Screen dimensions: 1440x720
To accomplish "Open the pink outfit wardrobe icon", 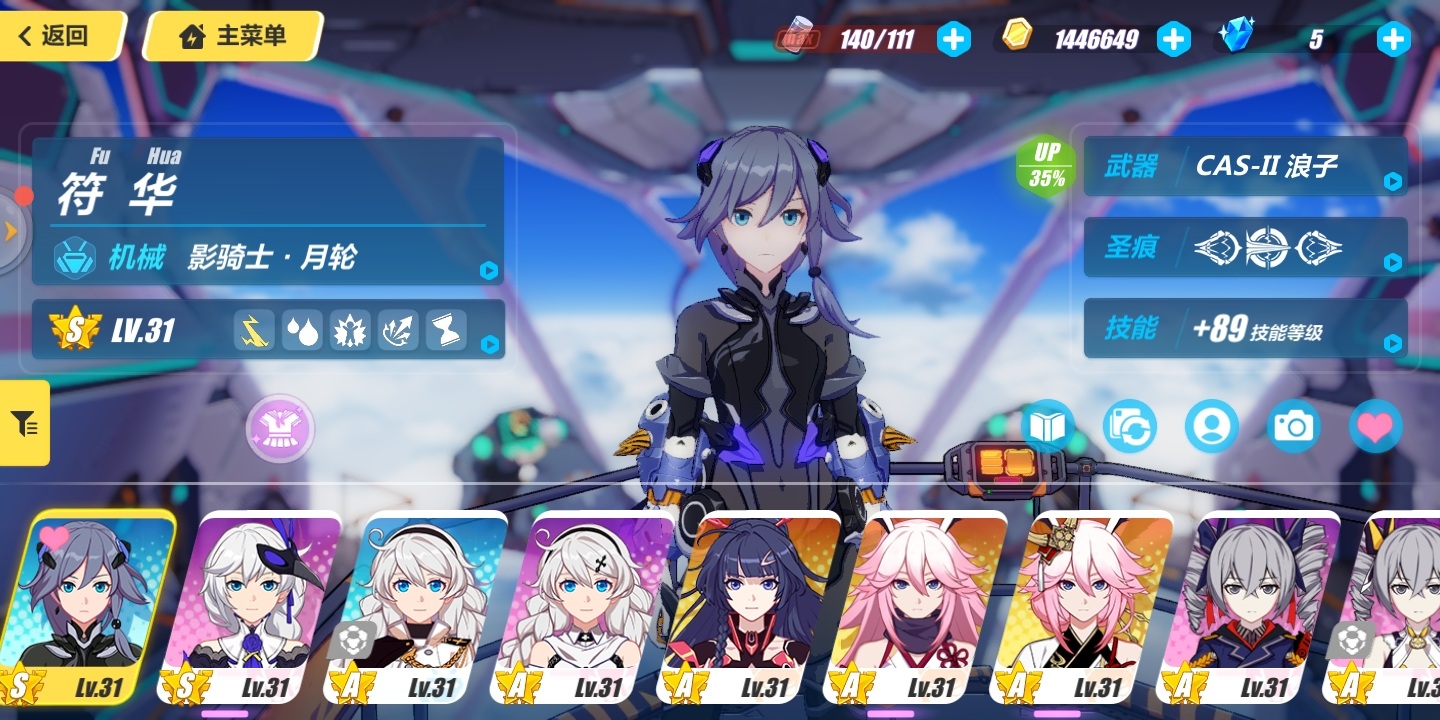I will 281,429.
